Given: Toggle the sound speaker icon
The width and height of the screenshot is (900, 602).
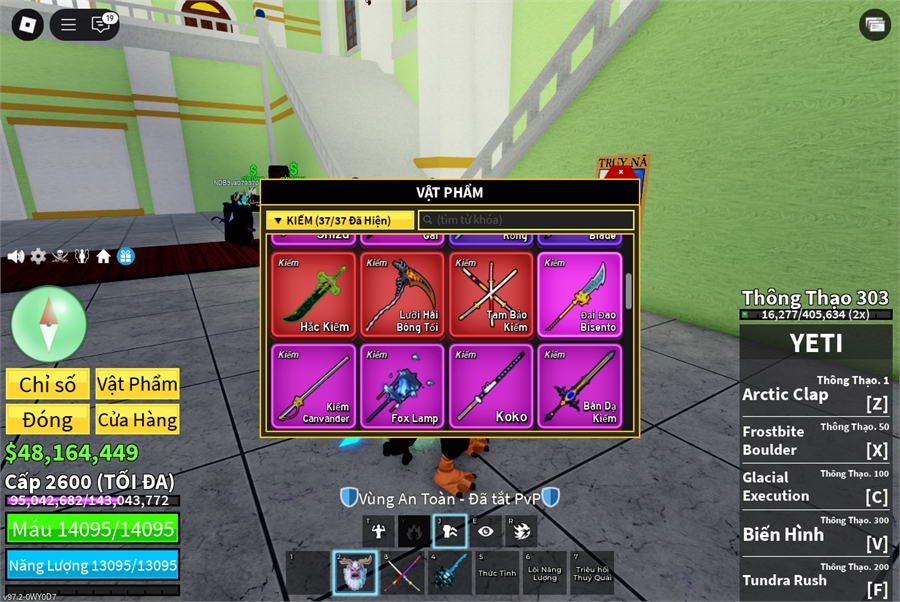Looking at the screenshot, I should [x=16, y=257].
